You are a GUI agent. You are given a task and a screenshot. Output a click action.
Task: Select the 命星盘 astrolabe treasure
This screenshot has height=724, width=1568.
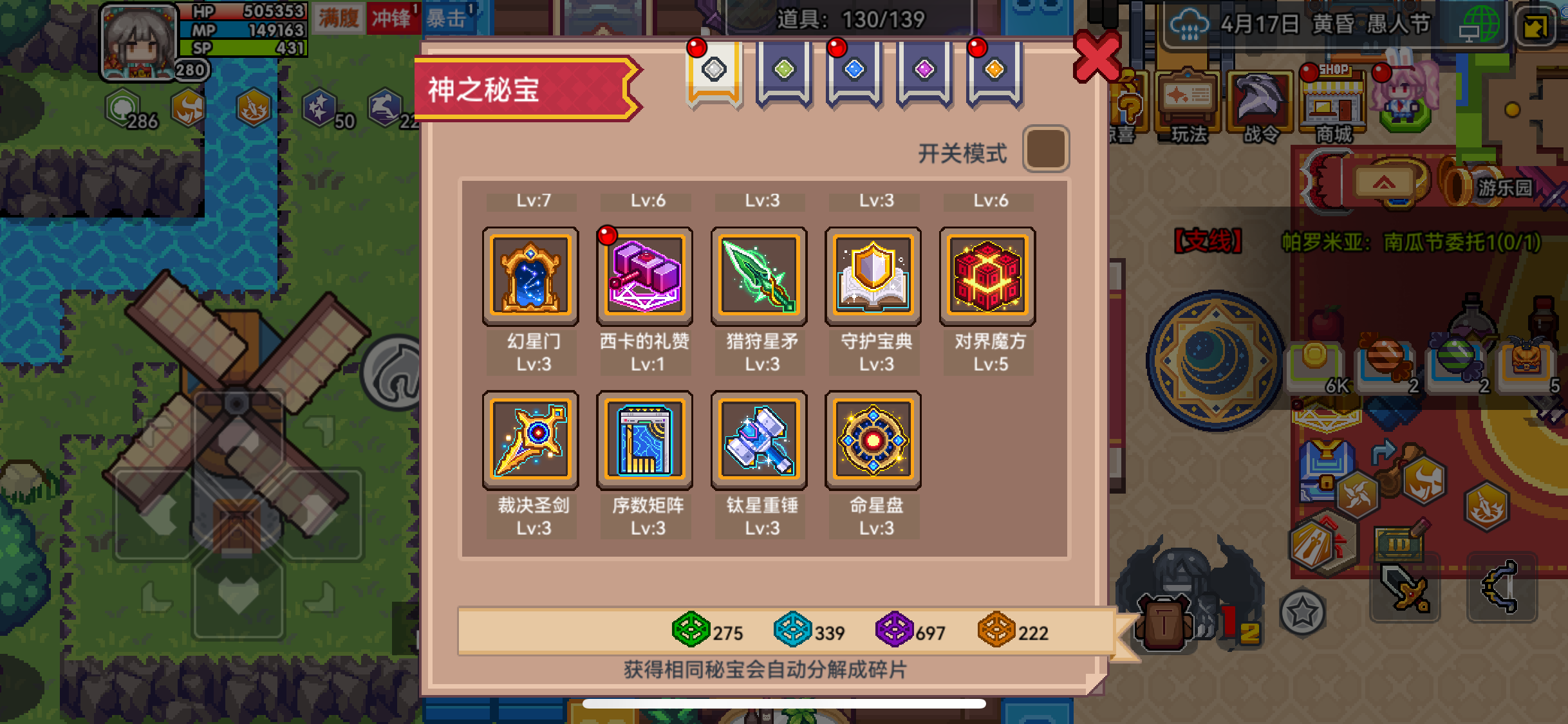coord(873,440)
